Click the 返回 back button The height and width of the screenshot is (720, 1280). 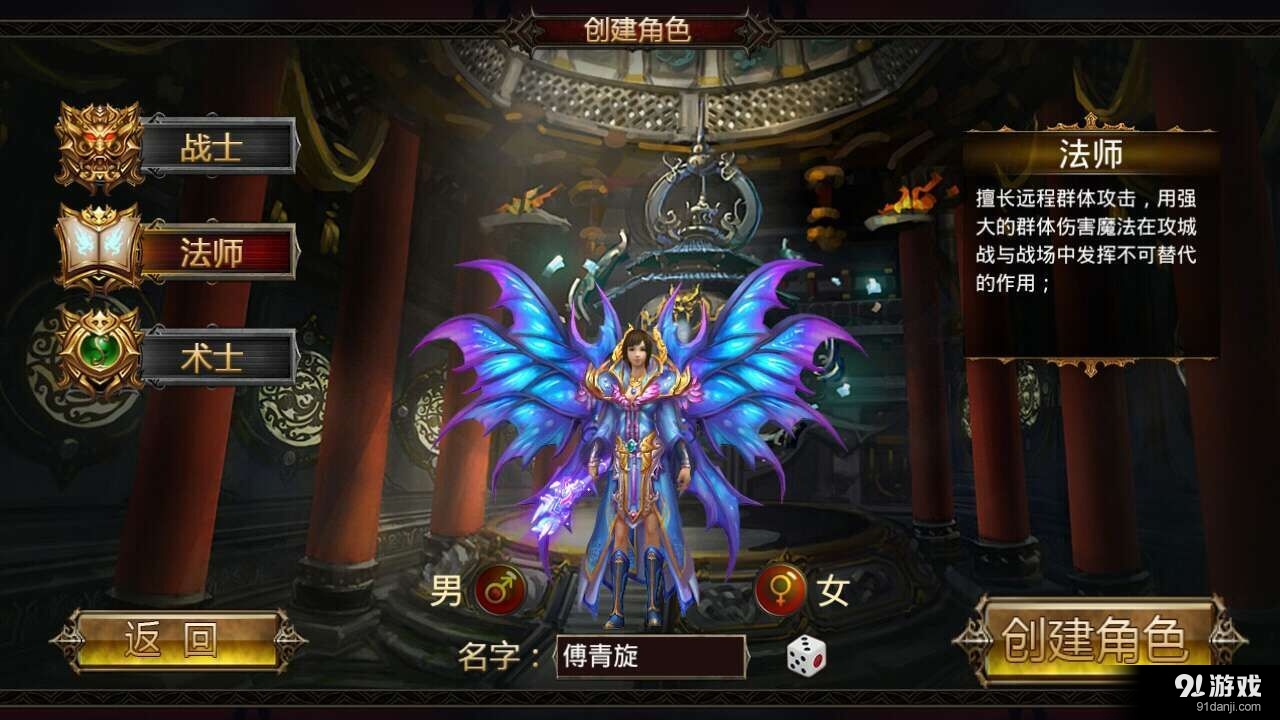tap(170, 637)
